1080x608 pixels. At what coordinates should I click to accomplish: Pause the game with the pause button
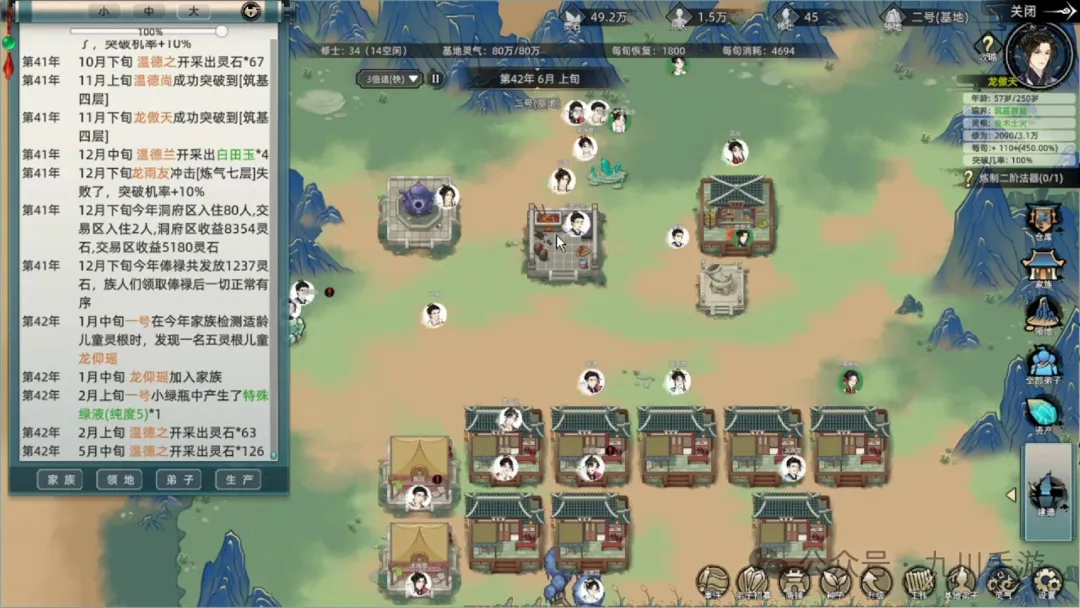coord(436,78)
